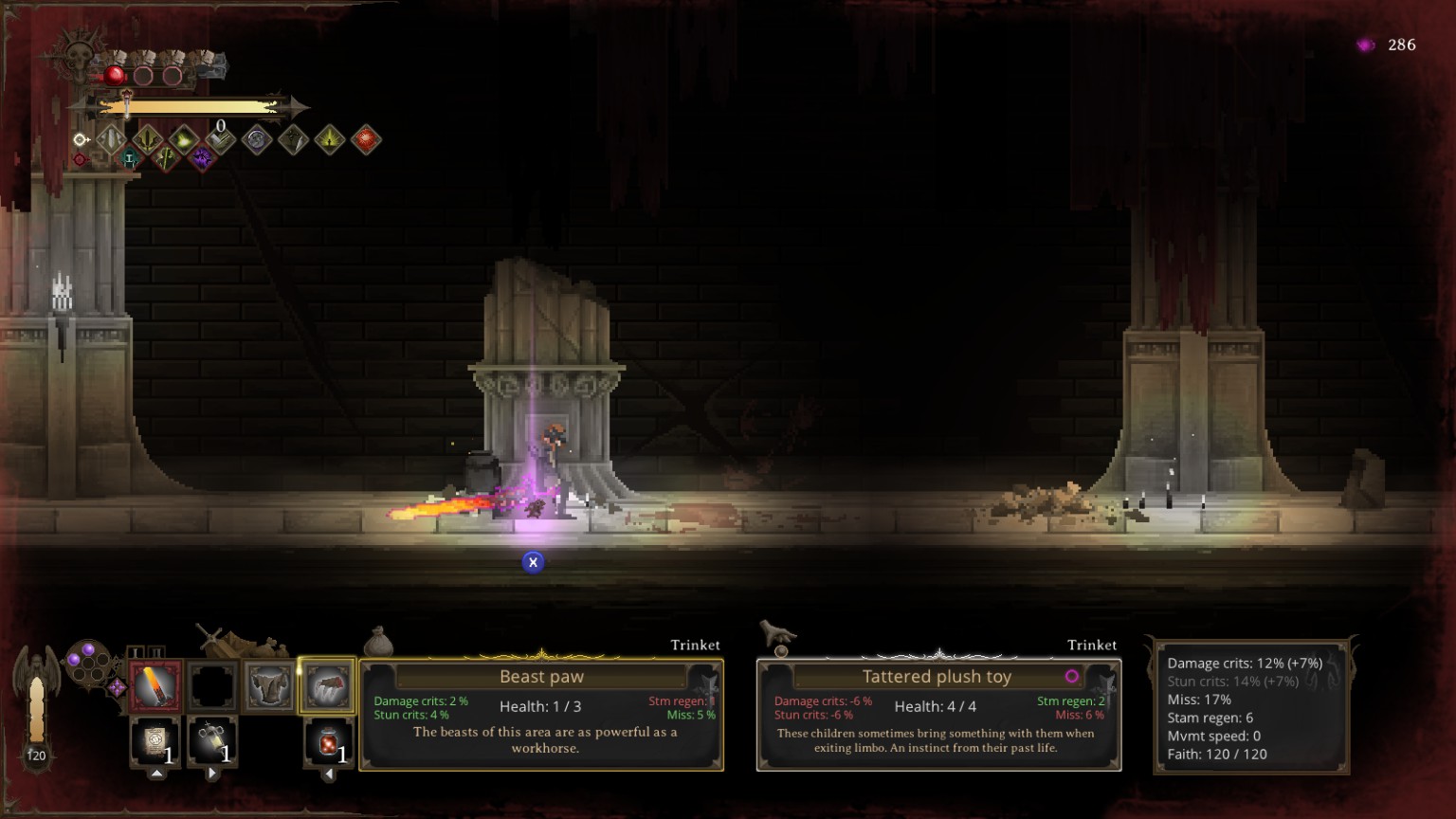
Task: Click the purple orb socket cluster
Action: point(87,660)
